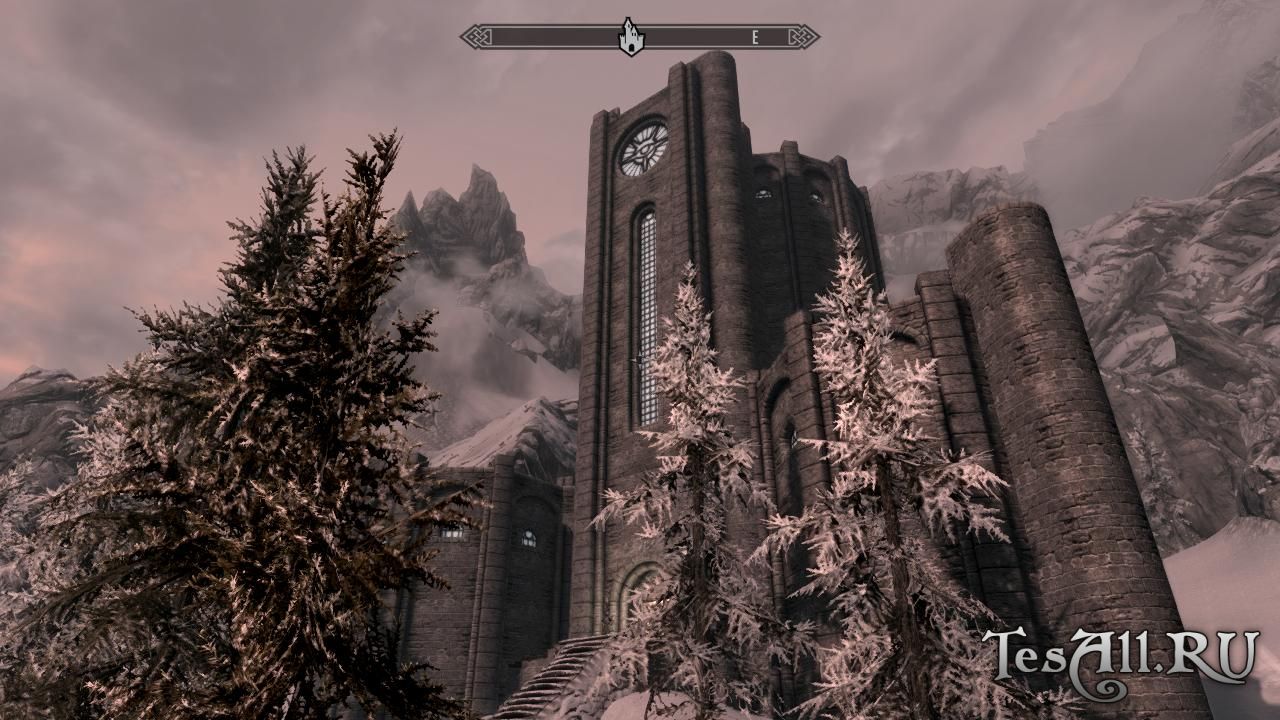Click the castle location marker on the compass
Screen dimensions: 1280x720
pyautogui.click(x=631, y=37)
